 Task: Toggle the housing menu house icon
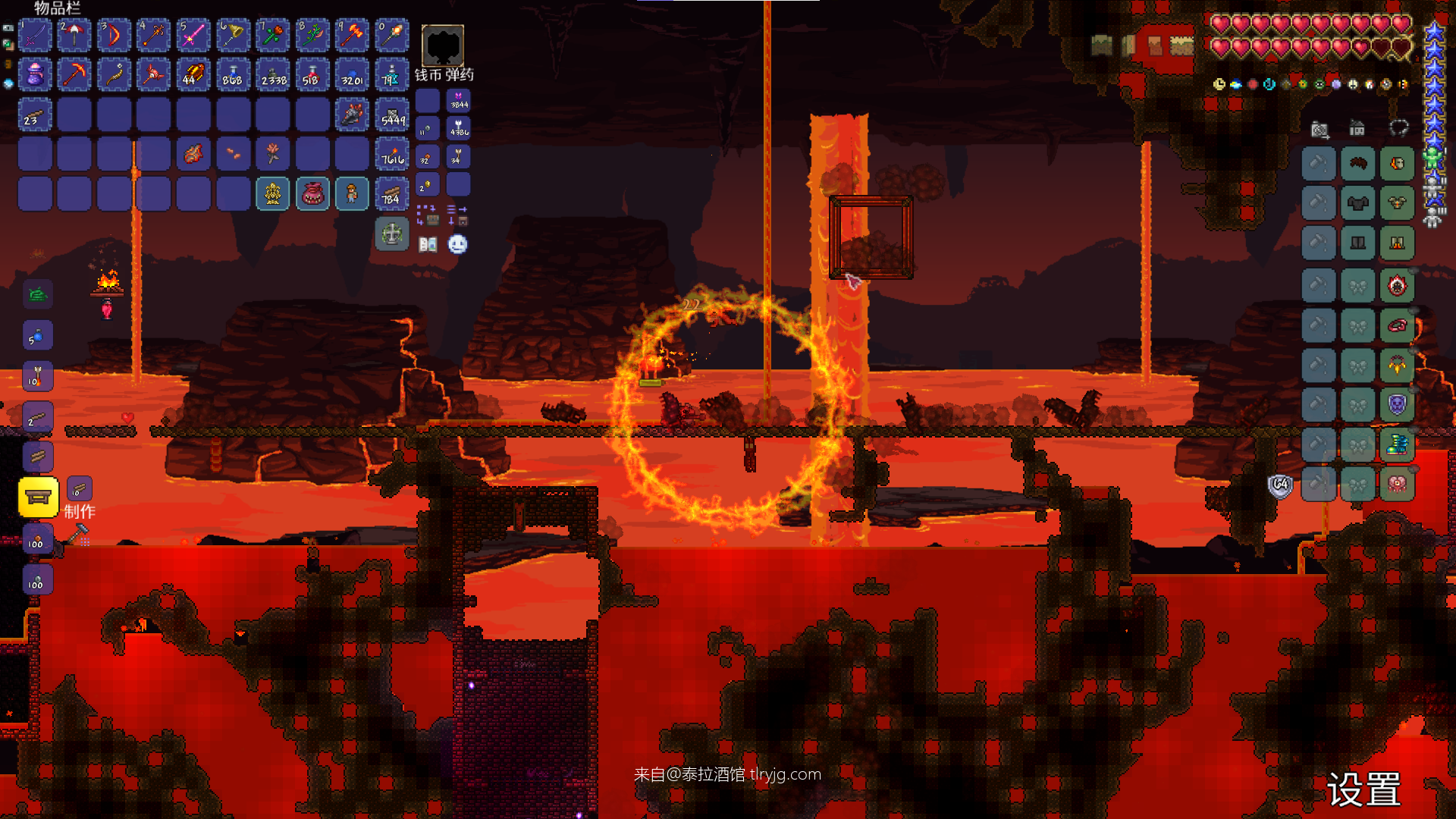tap(1357, 129)
